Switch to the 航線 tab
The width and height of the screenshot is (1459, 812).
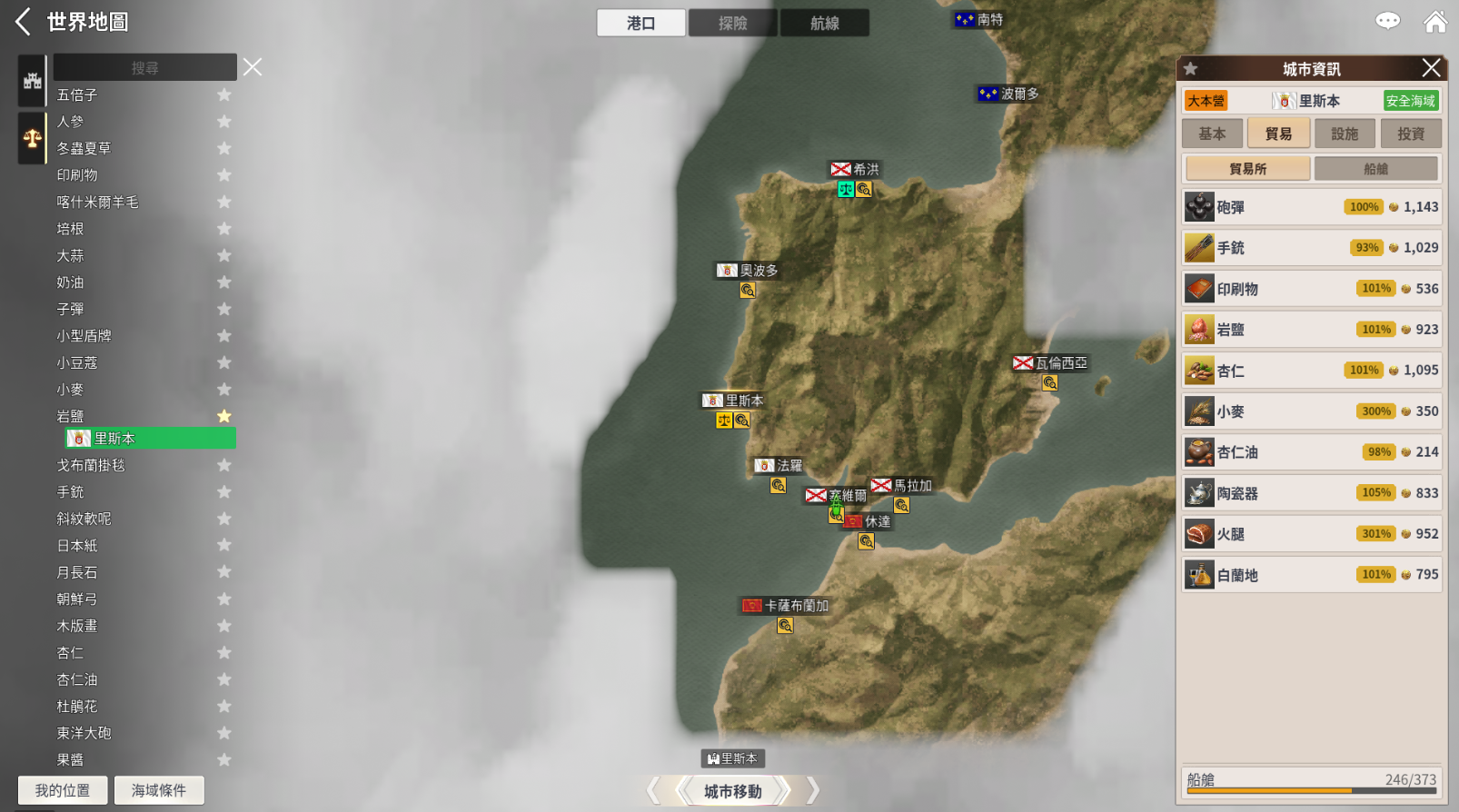click(x=824, y=23)
